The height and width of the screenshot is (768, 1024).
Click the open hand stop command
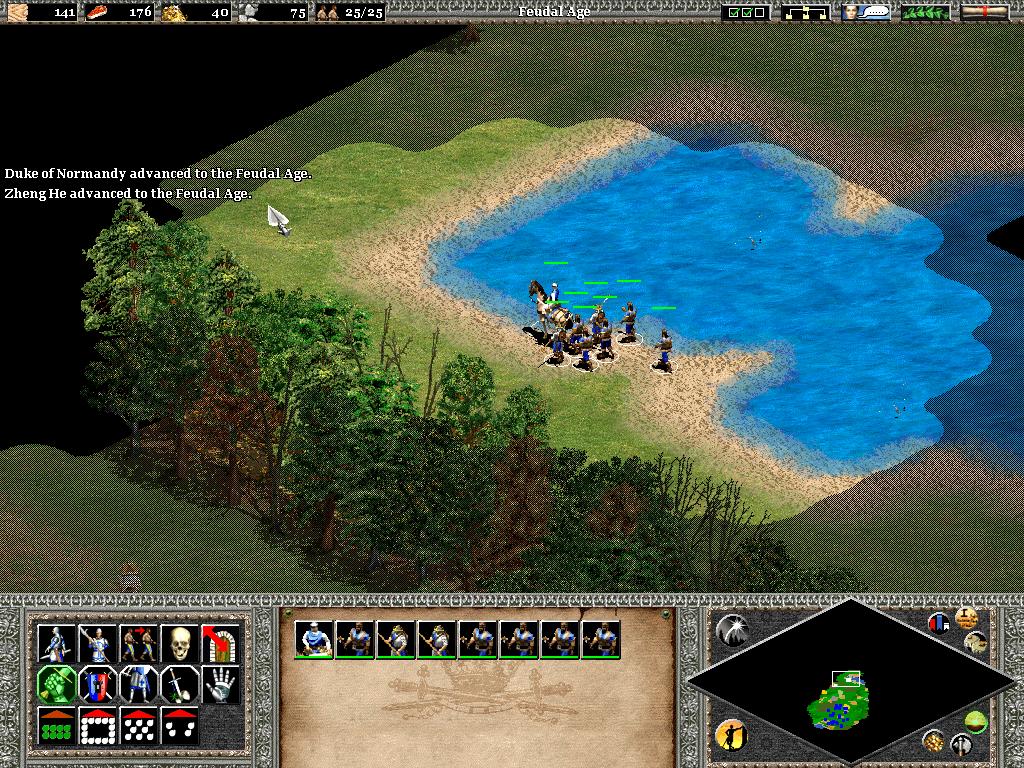point(219,685)
